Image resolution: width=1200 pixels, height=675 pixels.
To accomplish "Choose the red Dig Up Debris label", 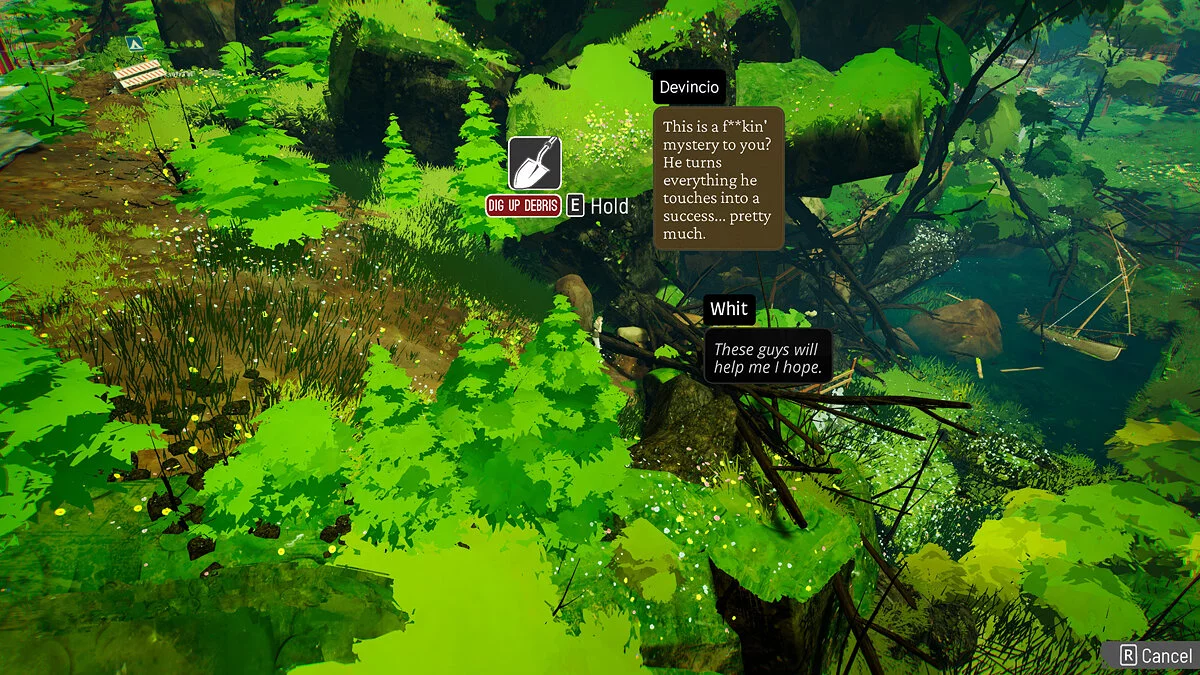I will pyautogui.click(x=523, y=206).
